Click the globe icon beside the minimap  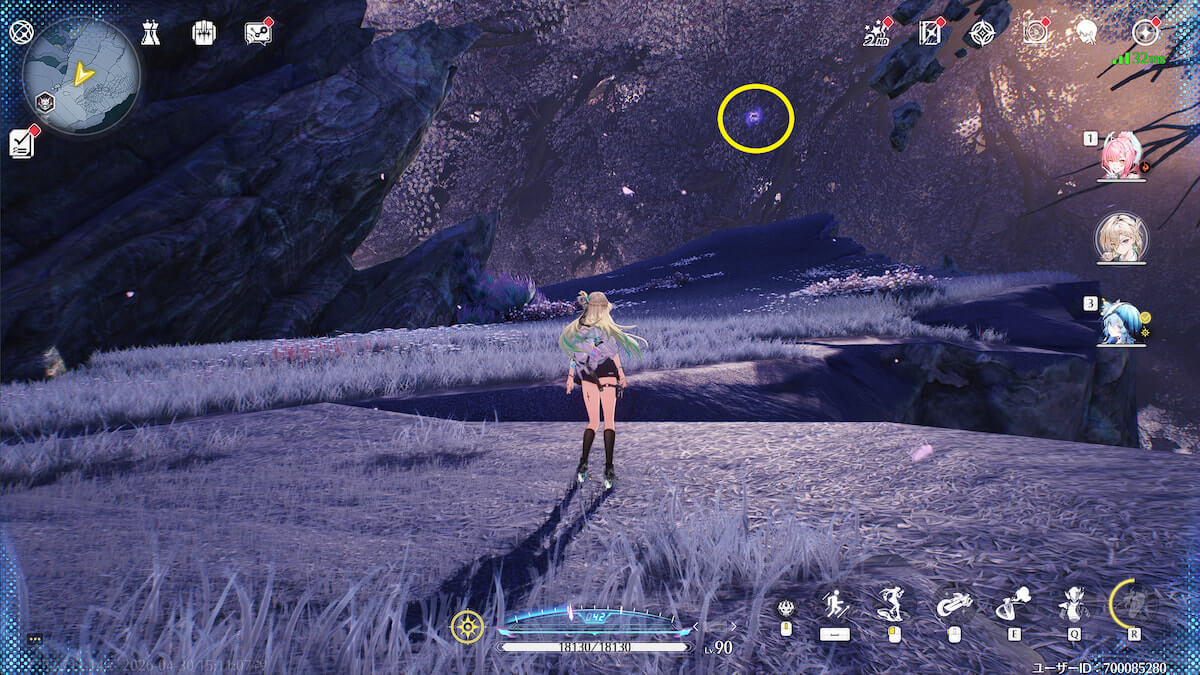21,32
